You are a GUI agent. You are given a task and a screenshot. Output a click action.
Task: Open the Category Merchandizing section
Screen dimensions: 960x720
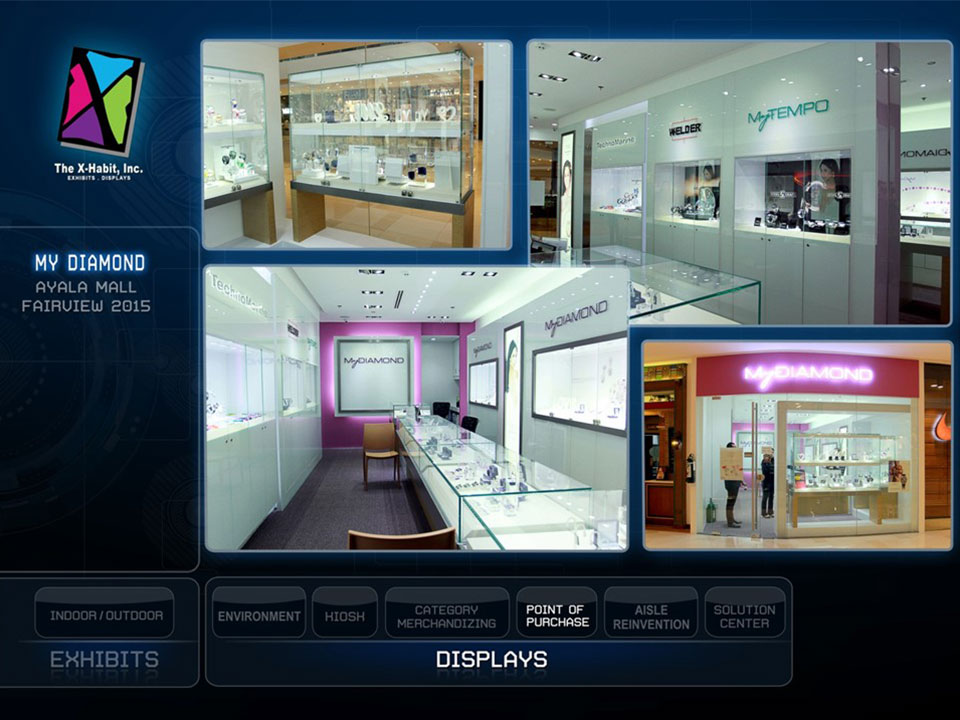446,615
